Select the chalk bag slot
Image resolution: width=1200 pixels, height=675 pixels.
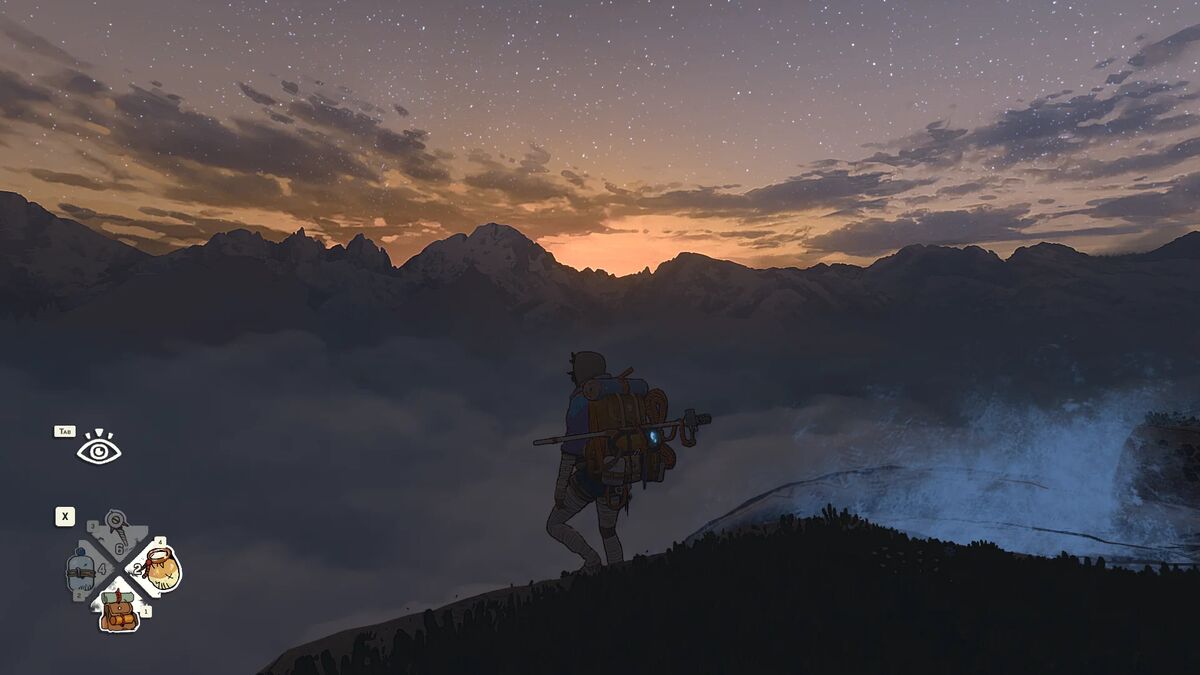click(x=159, y=569)
